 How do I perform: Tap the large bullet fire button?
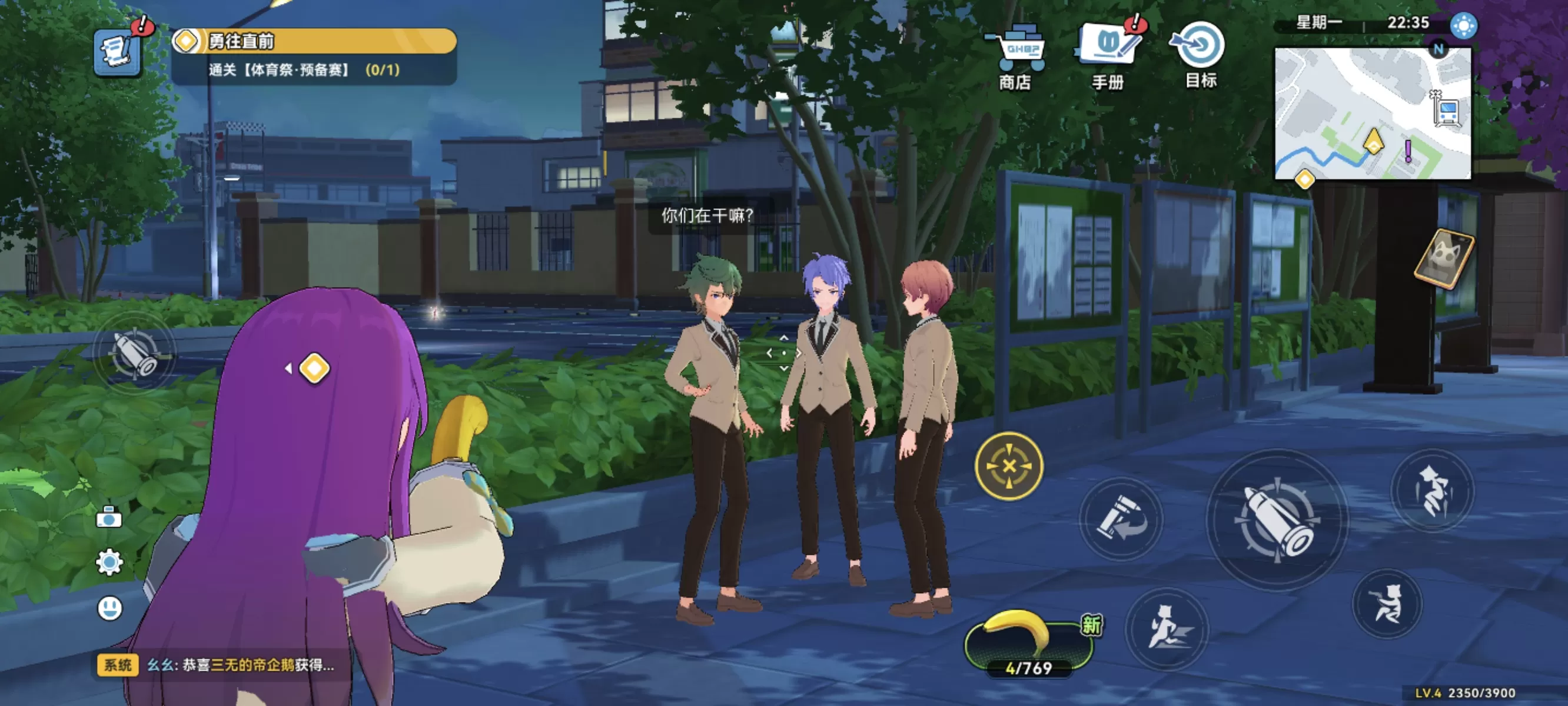(x=1277, y=519)
